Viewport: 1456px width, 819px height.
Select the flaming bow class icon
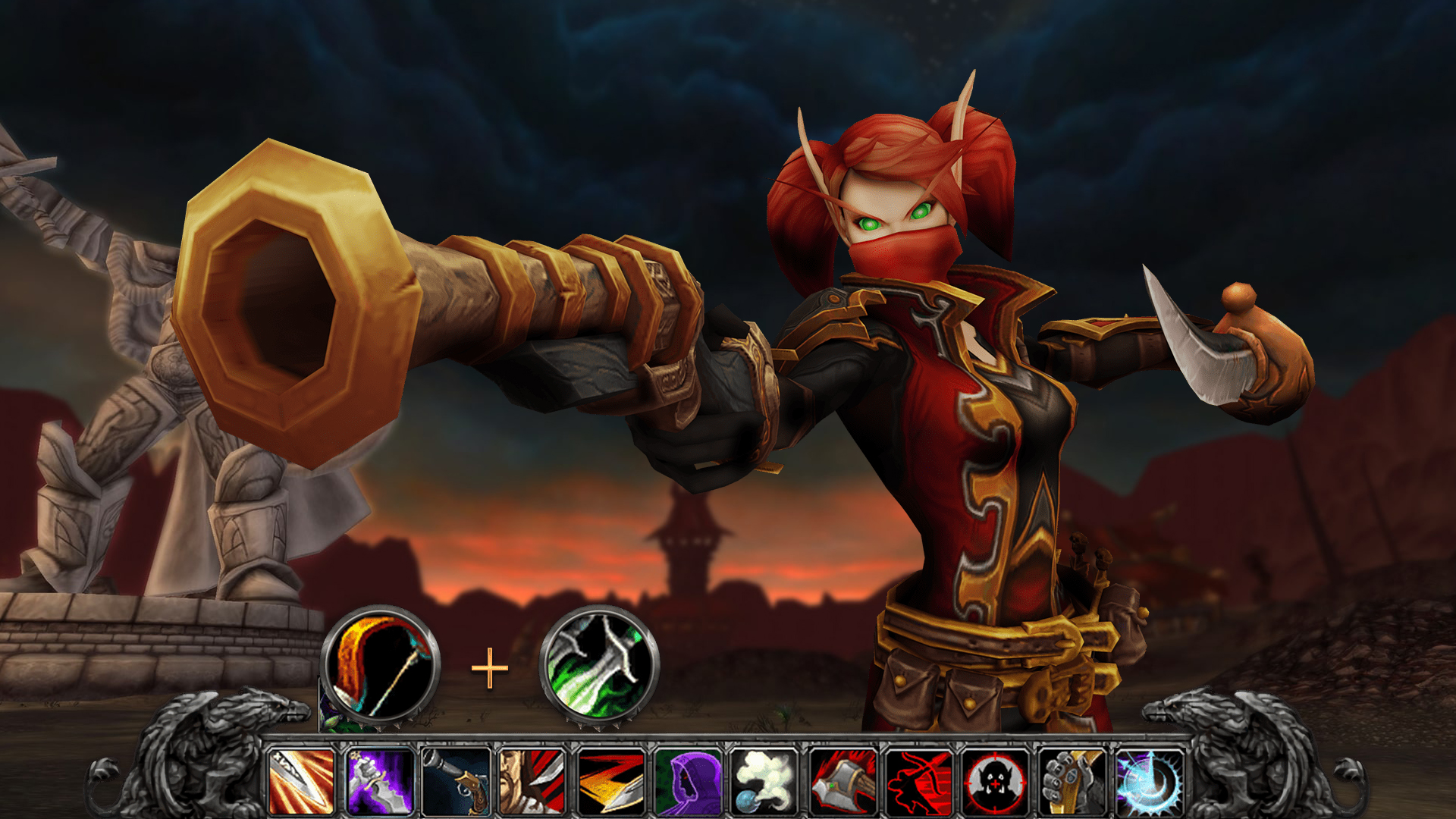(x=380, y=667)
